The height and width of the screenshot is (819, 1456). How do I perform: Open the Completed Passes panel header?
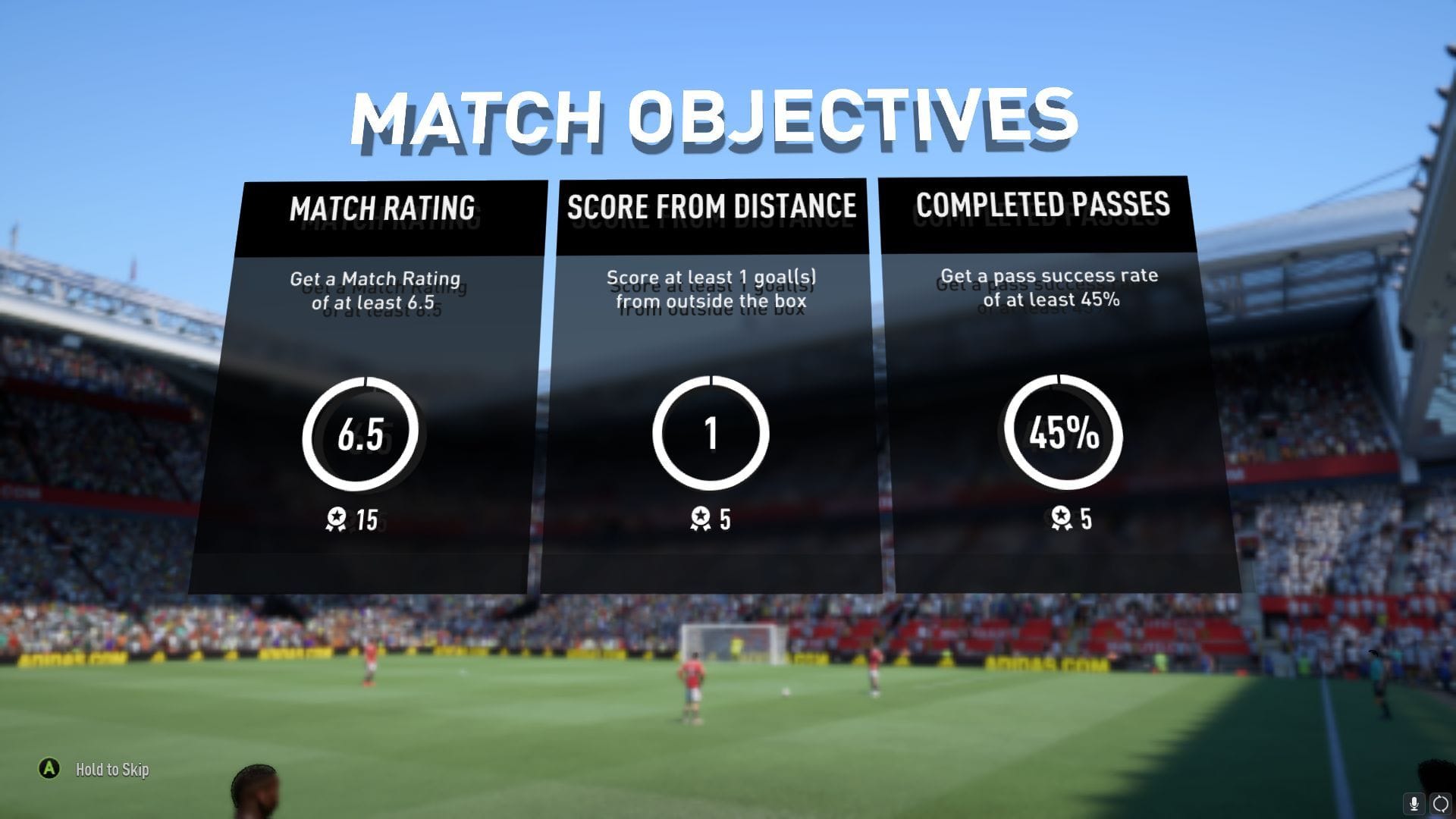[1043, 206]
